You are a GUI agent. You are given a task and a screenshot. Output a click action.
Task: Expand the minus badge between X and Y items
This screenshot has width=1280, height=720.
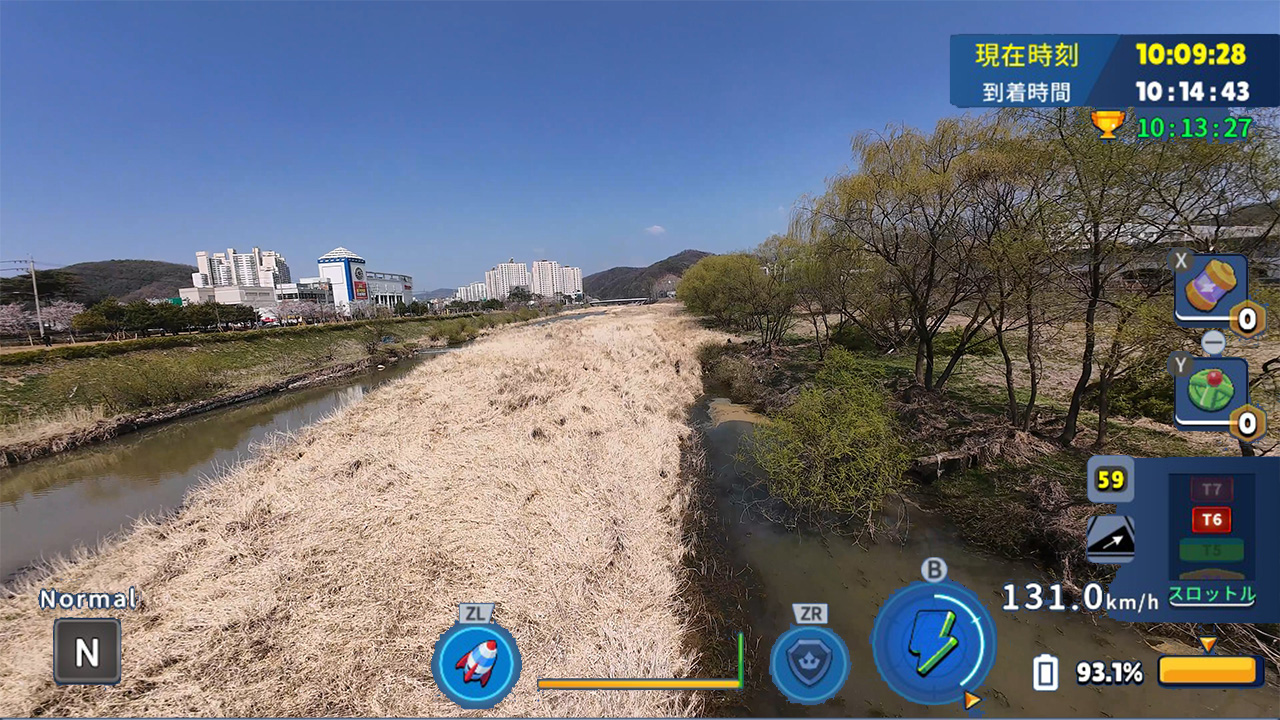[1213, 341]
